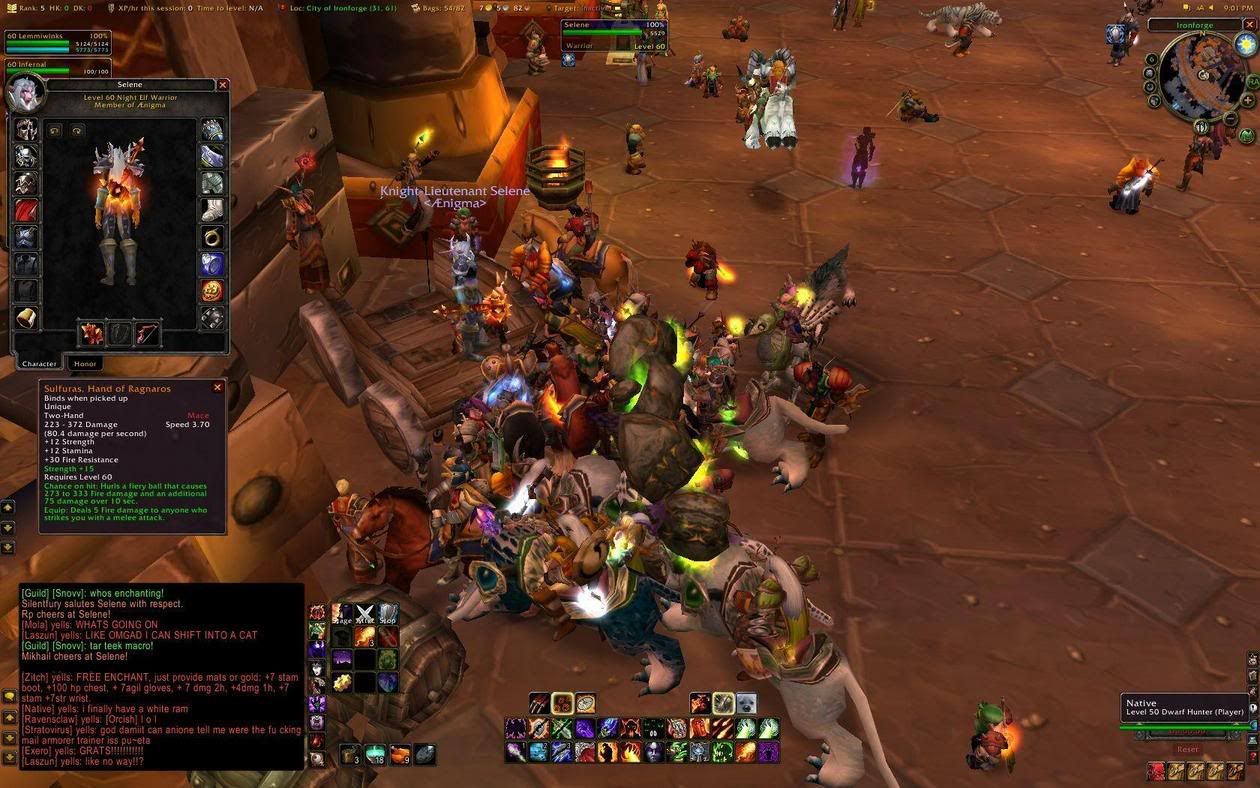The height and width of the screenshot is (788, 1260).
Task: Close the Selene character inspect window
Action: (223, 86)
